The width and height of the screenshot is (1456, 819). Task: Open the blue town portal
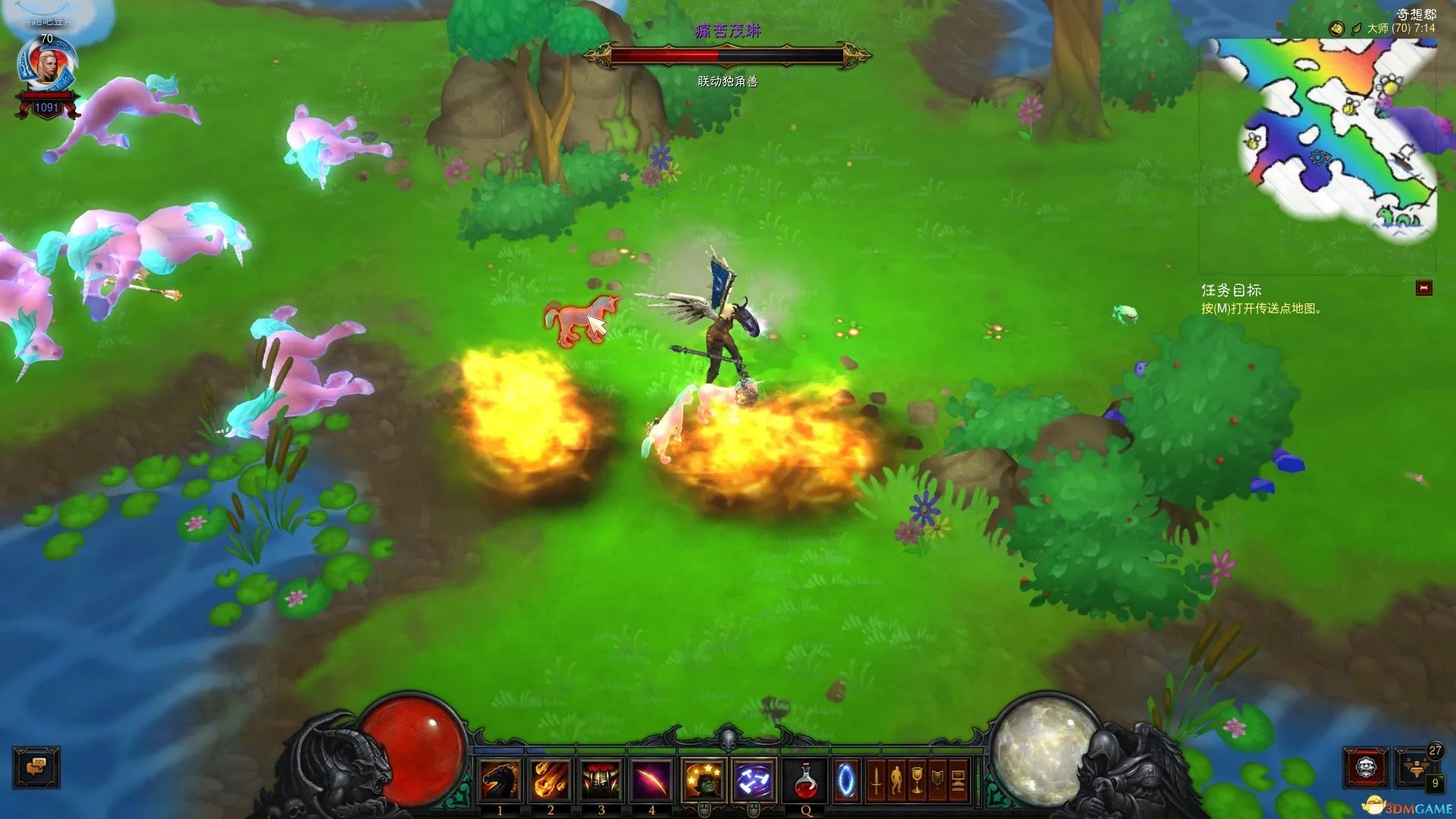coord(846,780)
